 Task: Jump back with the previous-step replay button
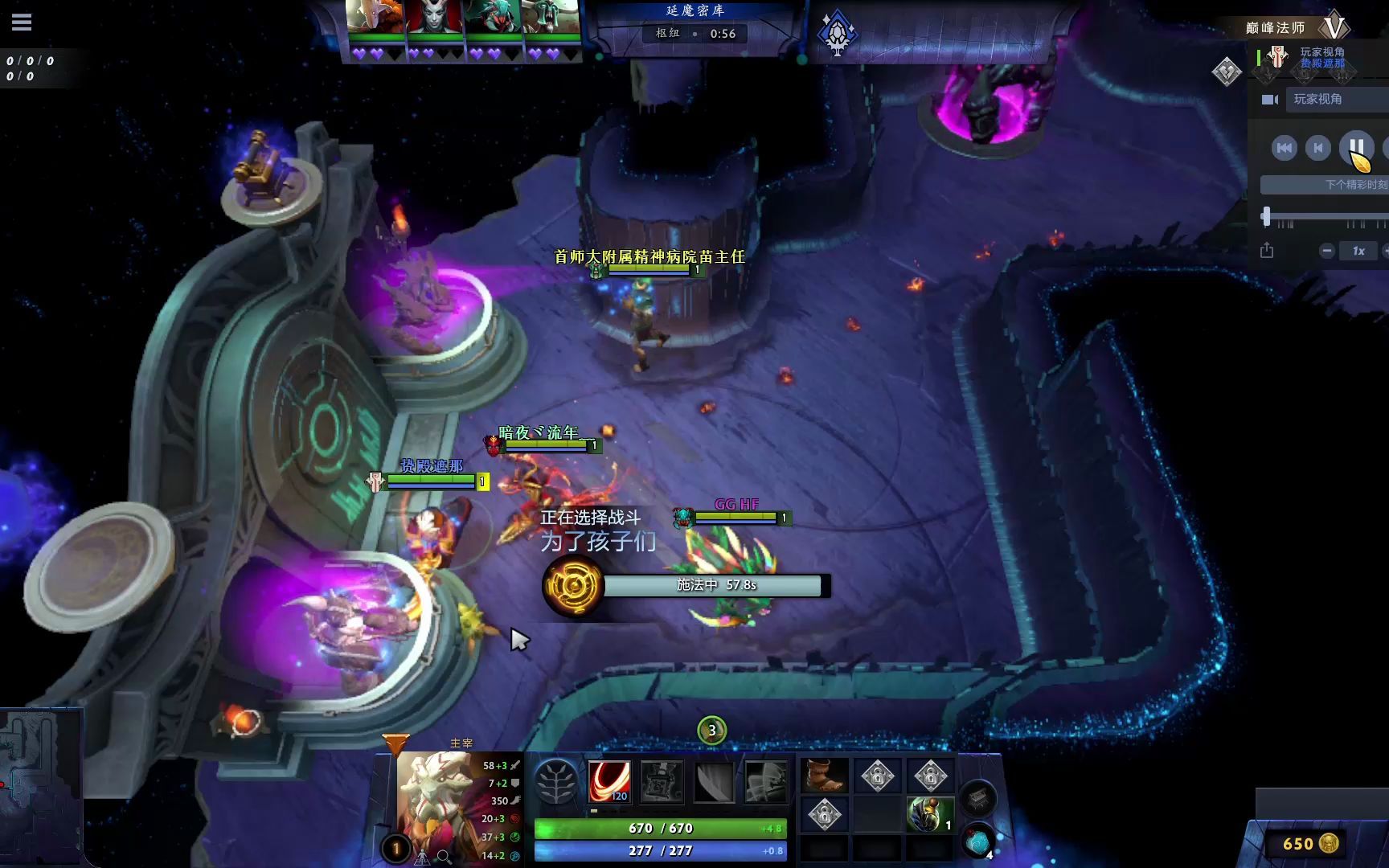tap(1318, 148)
